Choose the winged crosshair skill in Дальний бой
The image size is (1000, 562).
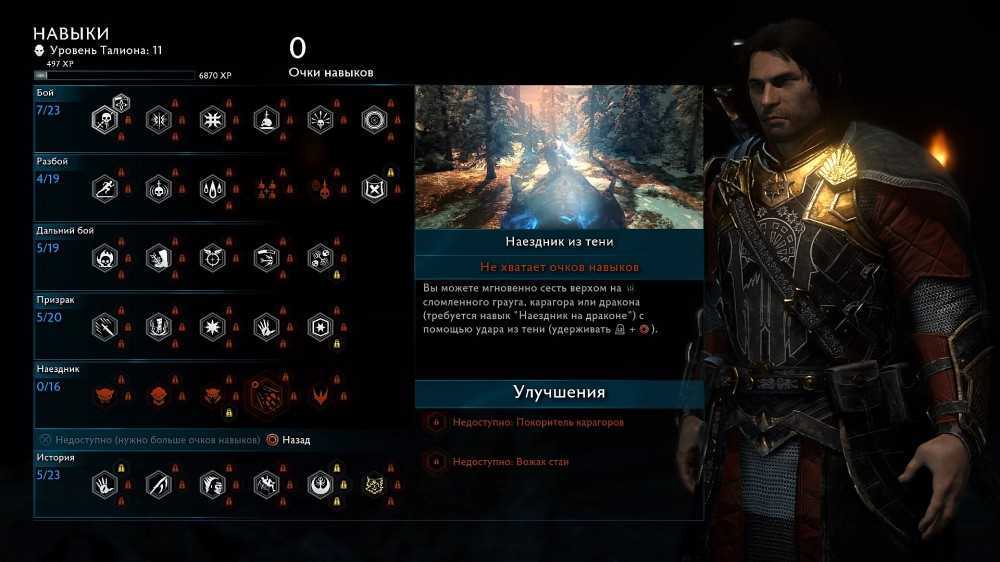click(x=212, y=258)
